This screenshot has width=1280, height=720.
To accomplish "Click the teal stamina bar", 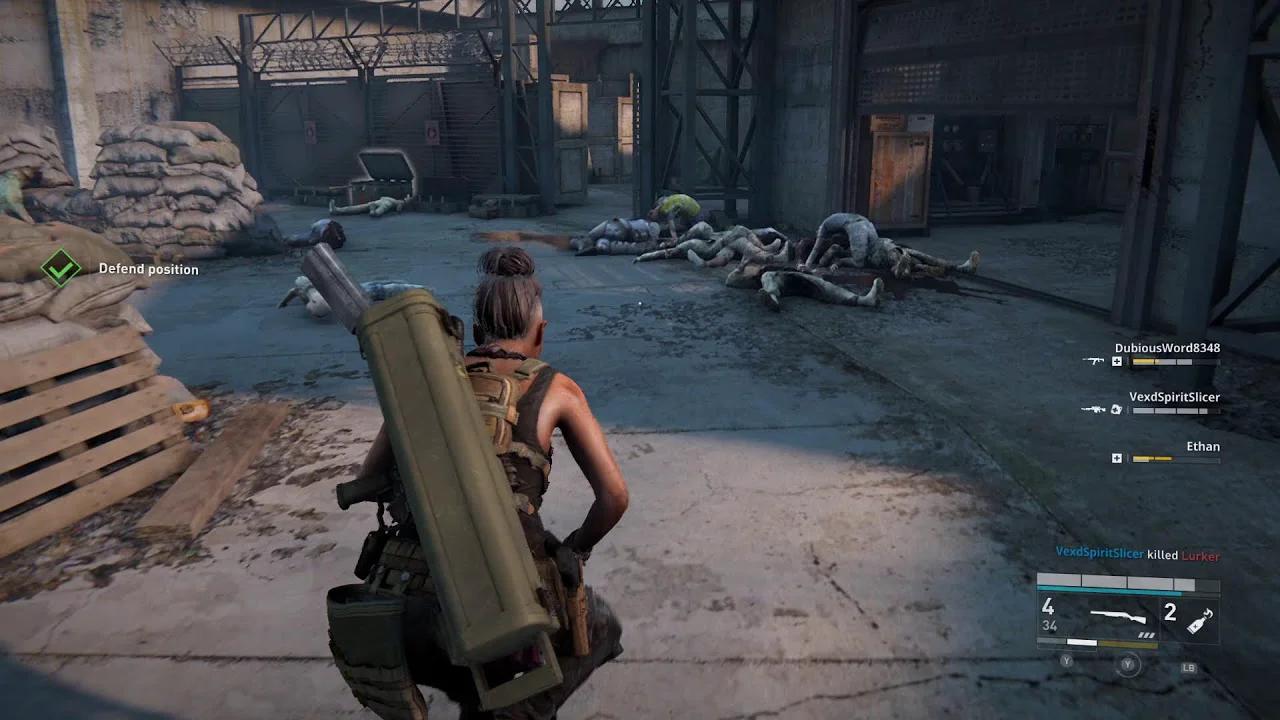I will click(x=1108, y=590).
